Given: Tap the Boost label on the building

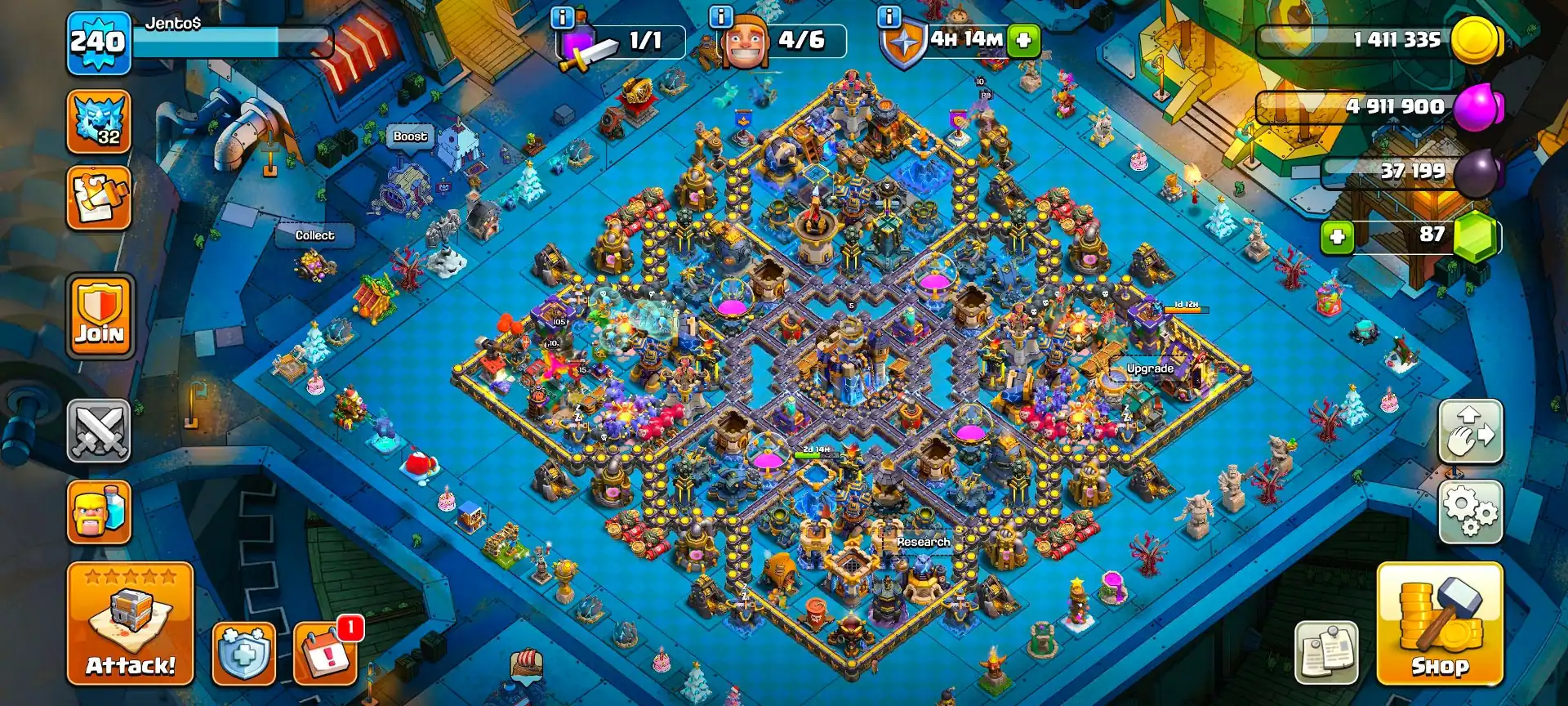Looking at the screenshot, I should (411, 137).
